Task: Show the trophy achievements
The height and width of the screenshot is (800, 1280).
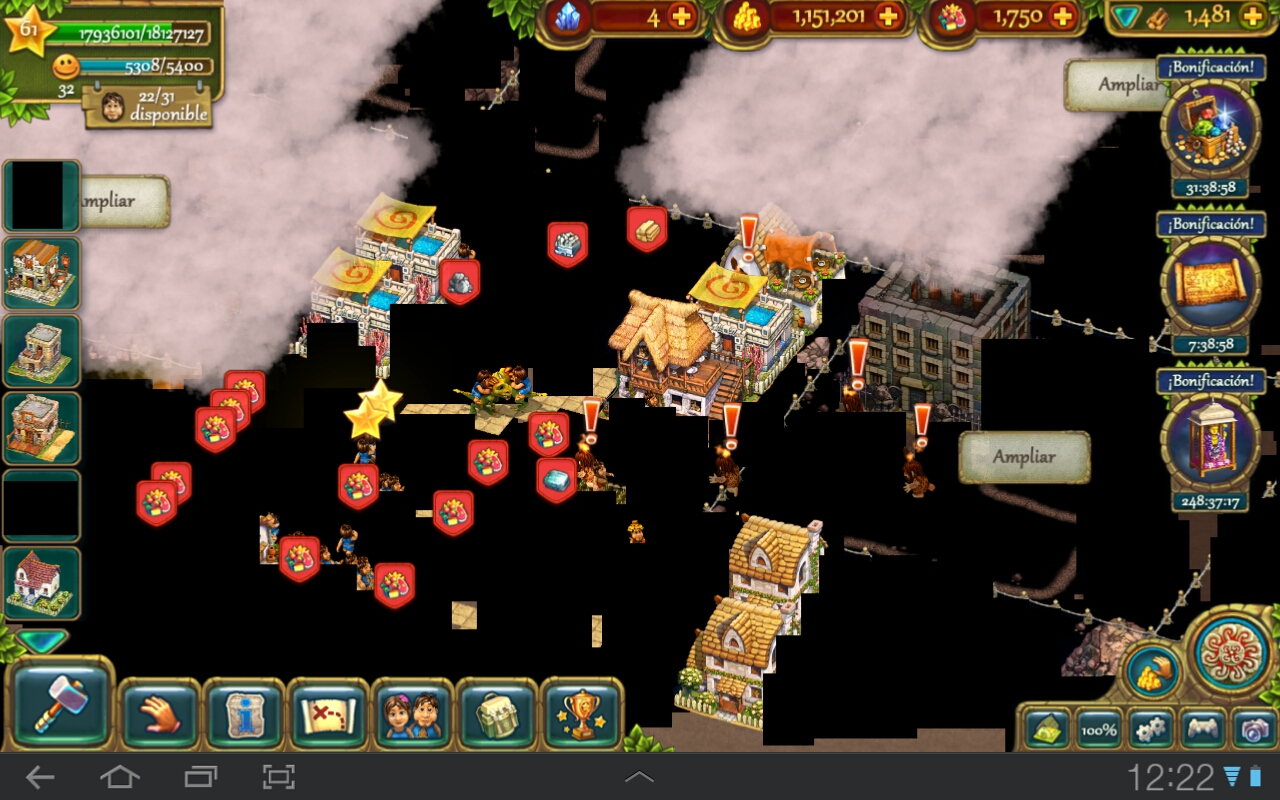Action: pos(581,714)
